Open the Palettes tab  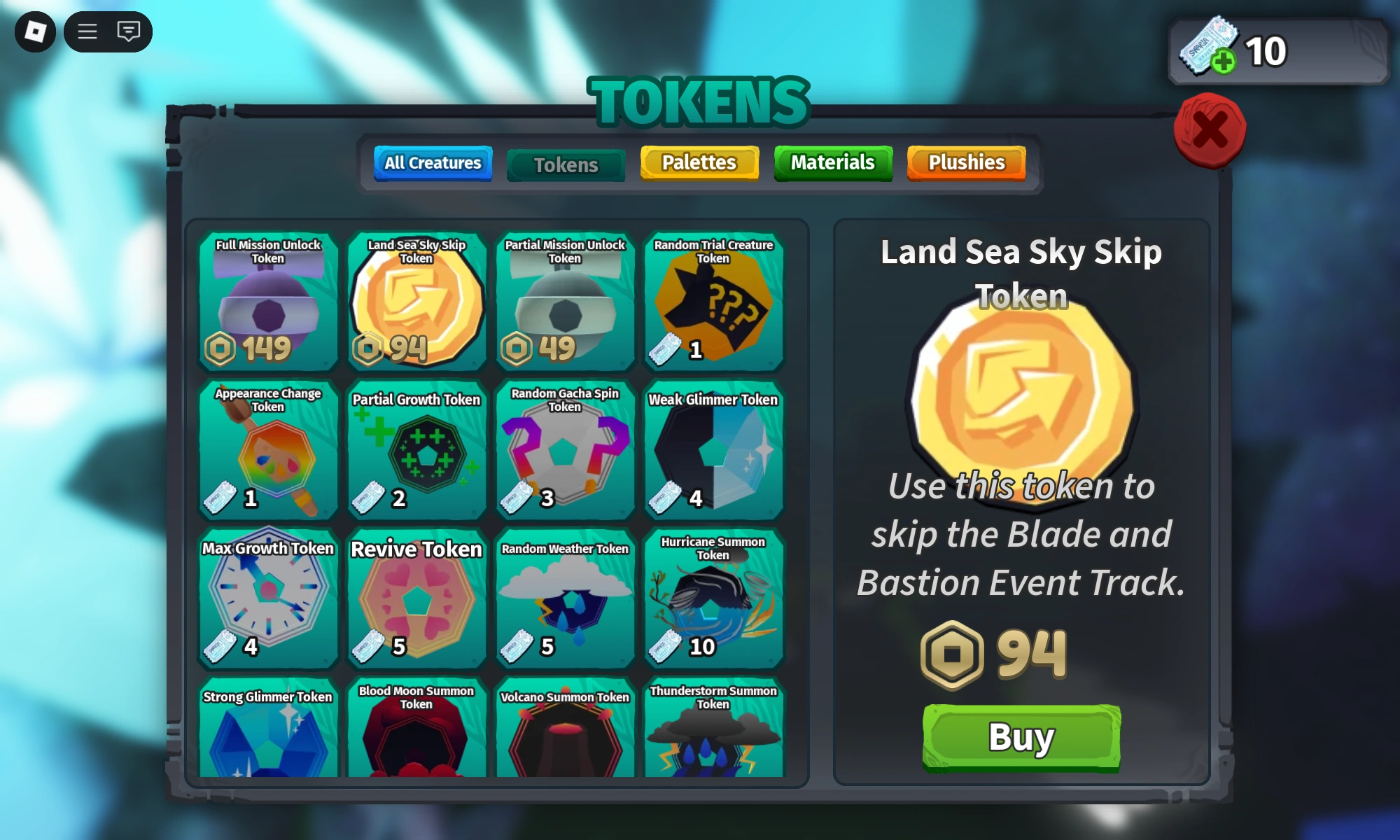click(699, 162)
